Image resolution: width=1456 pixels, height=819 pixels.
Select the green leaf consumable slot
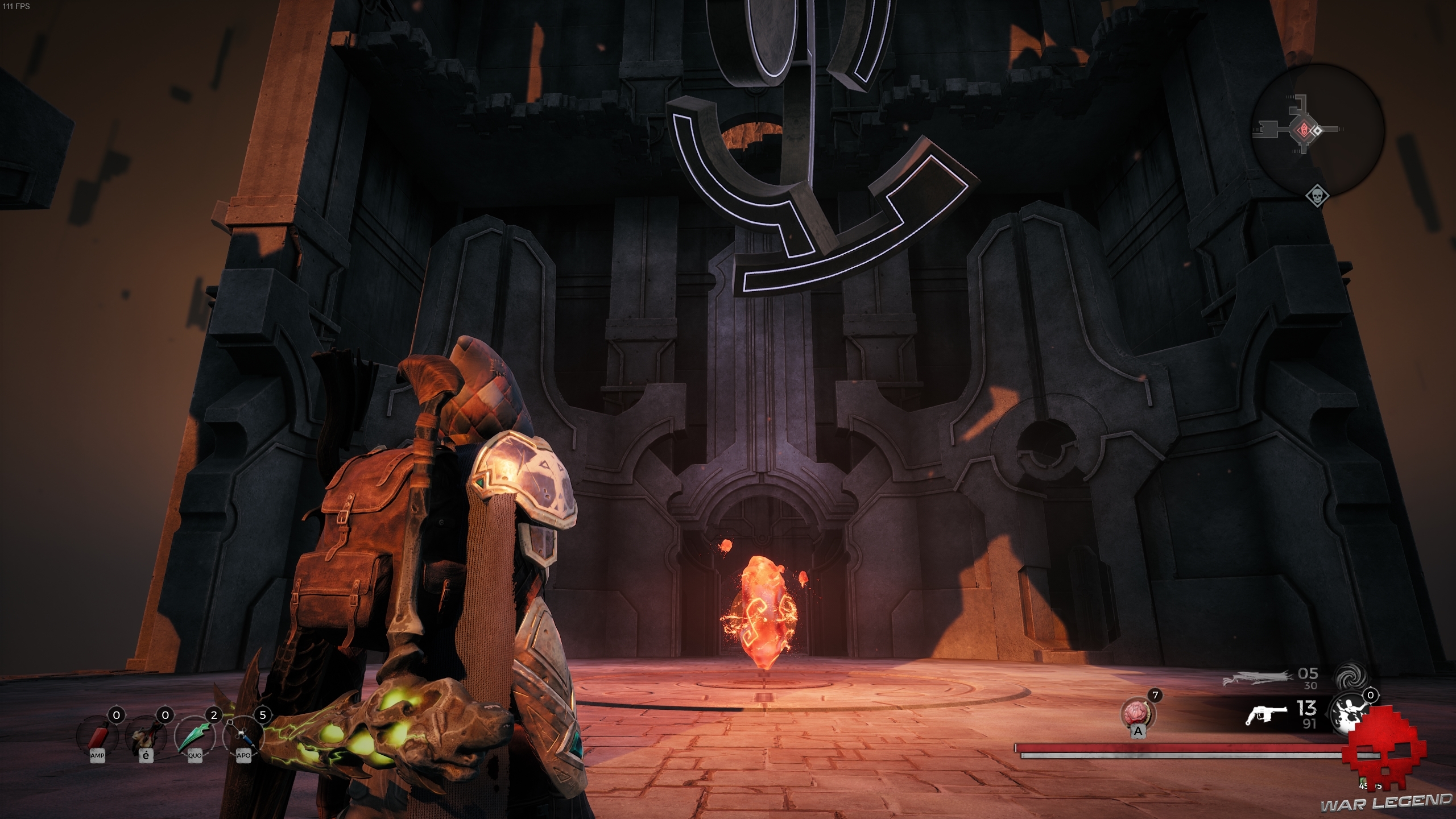coord(195,738)
